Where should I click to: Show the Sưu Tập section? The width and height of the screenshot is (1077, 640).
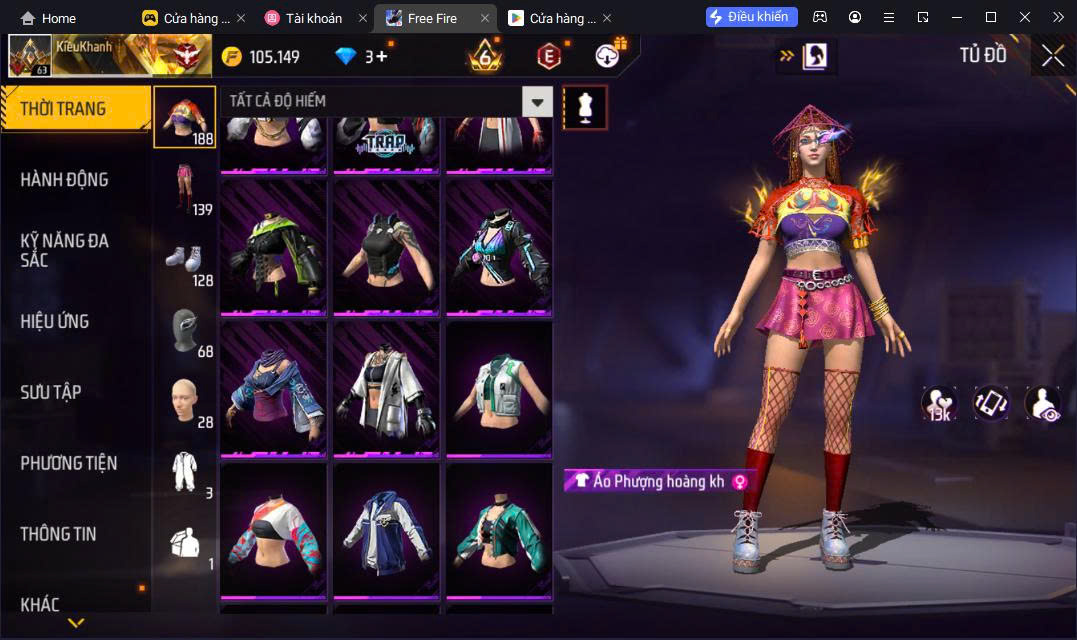(51, 392)
